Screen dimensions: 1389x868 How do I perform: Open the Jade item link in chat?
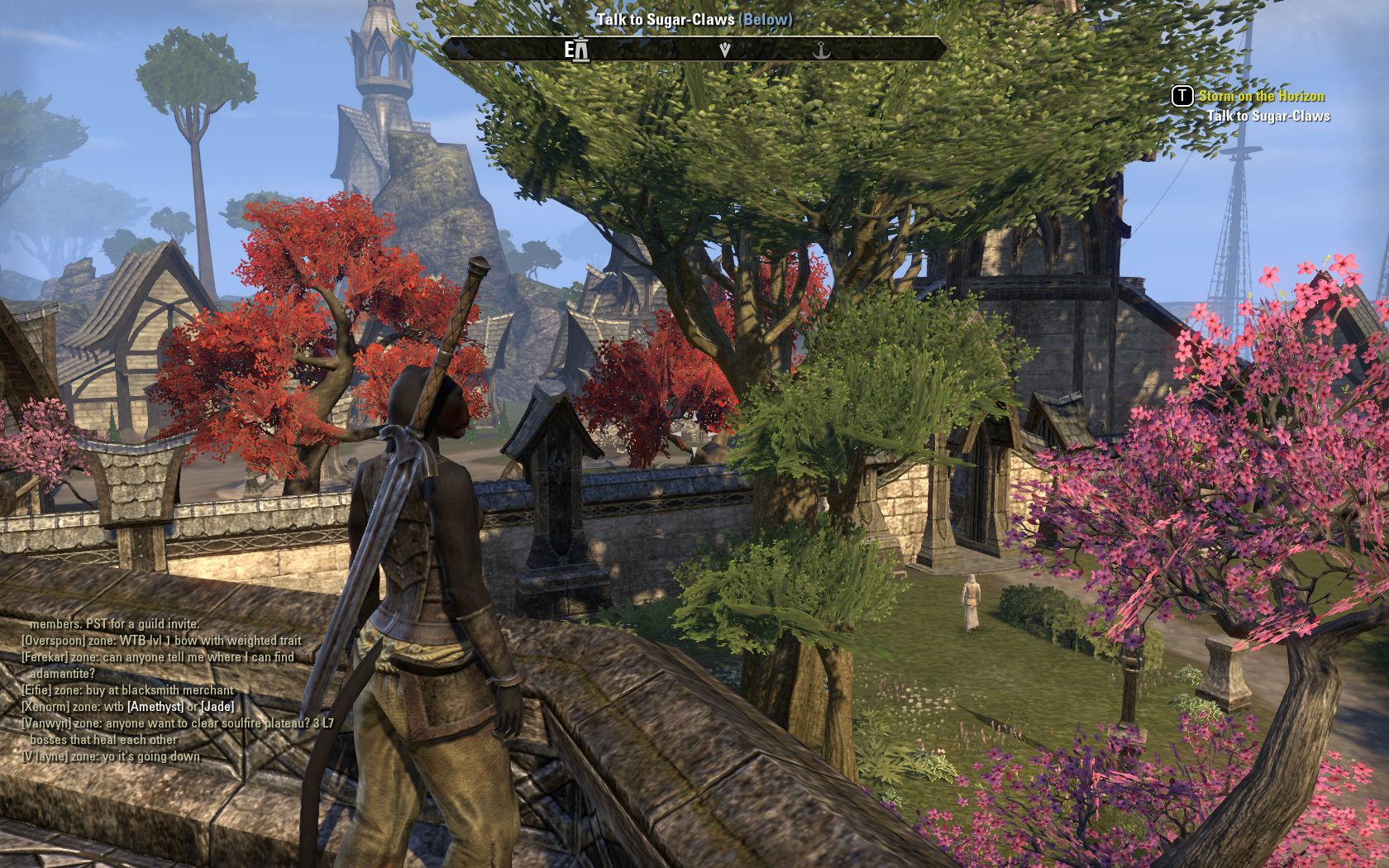click(x=217, y=707)
